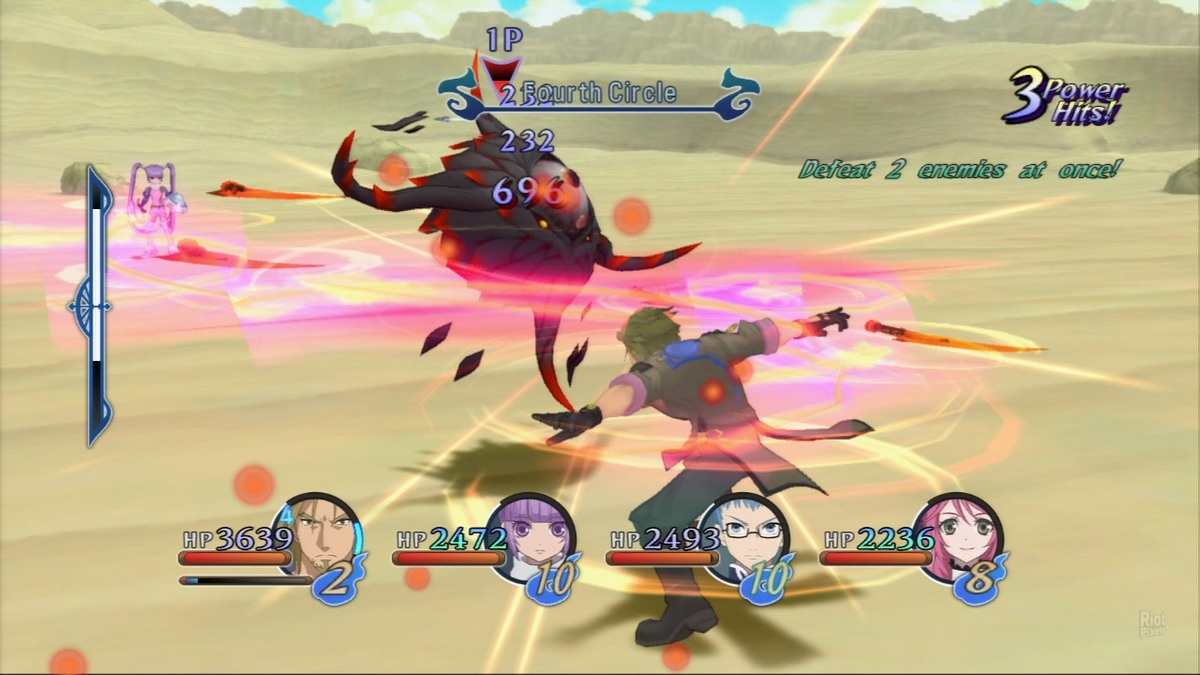Image resolution: width=1200 pixels, height=675 pixels.
Task: Select the bearded man's party portrait
Action: click(x=322, y=538)
